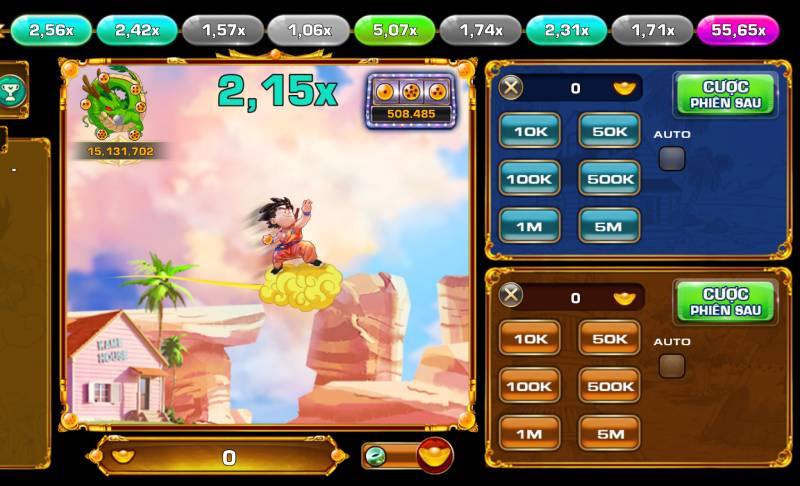
Task: Choose the 1M chip in the orange bet panel
Action: point(529,433)
